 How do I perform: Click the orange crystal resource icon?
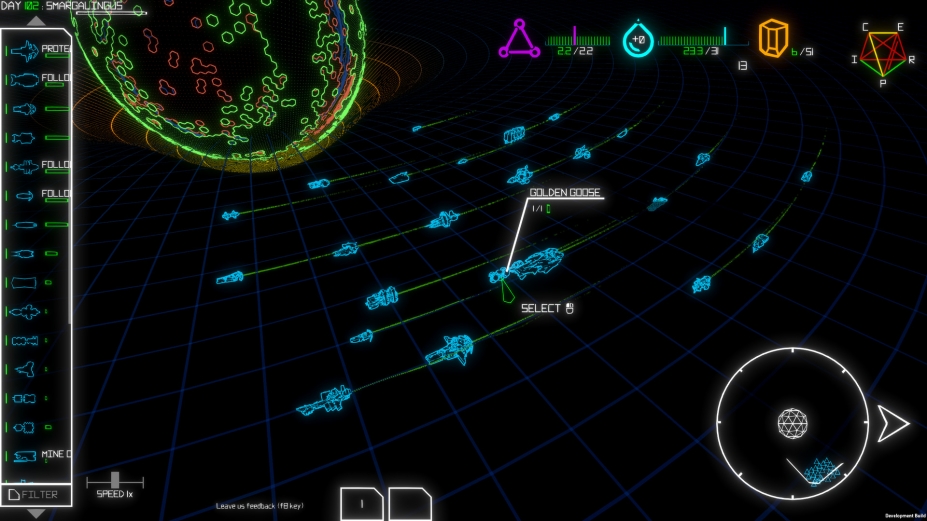(x=770, y=40)
